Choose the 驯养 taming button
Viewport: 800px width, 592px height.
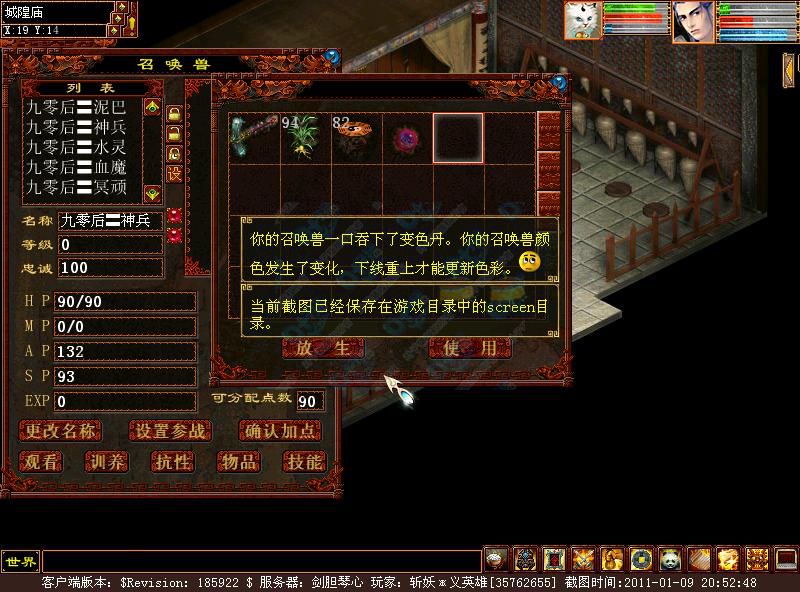[106, 462]
